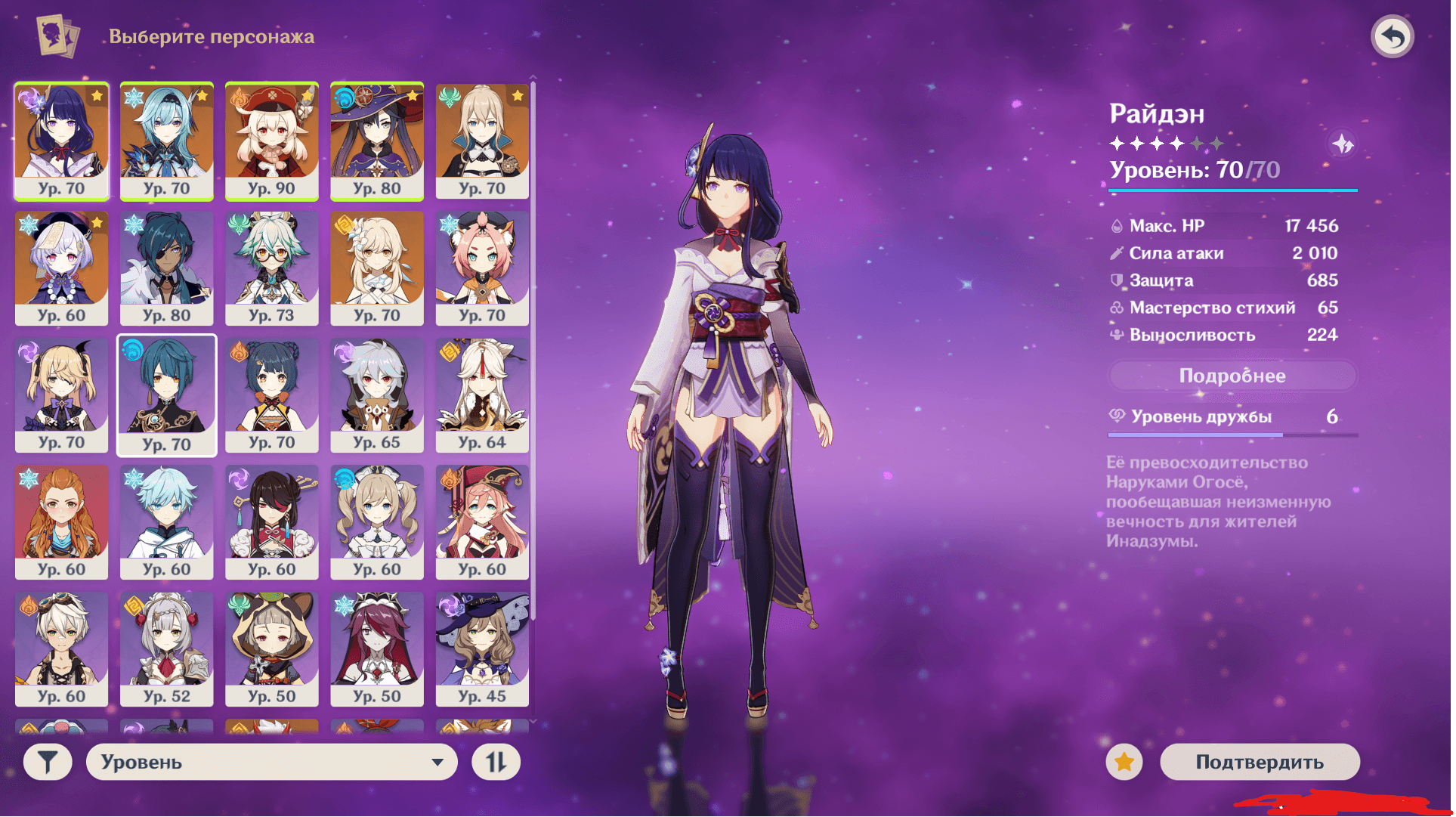Pick Klee, the level 90 character
The height and width of the screenshot is (817, 1456).
point(272,141)
